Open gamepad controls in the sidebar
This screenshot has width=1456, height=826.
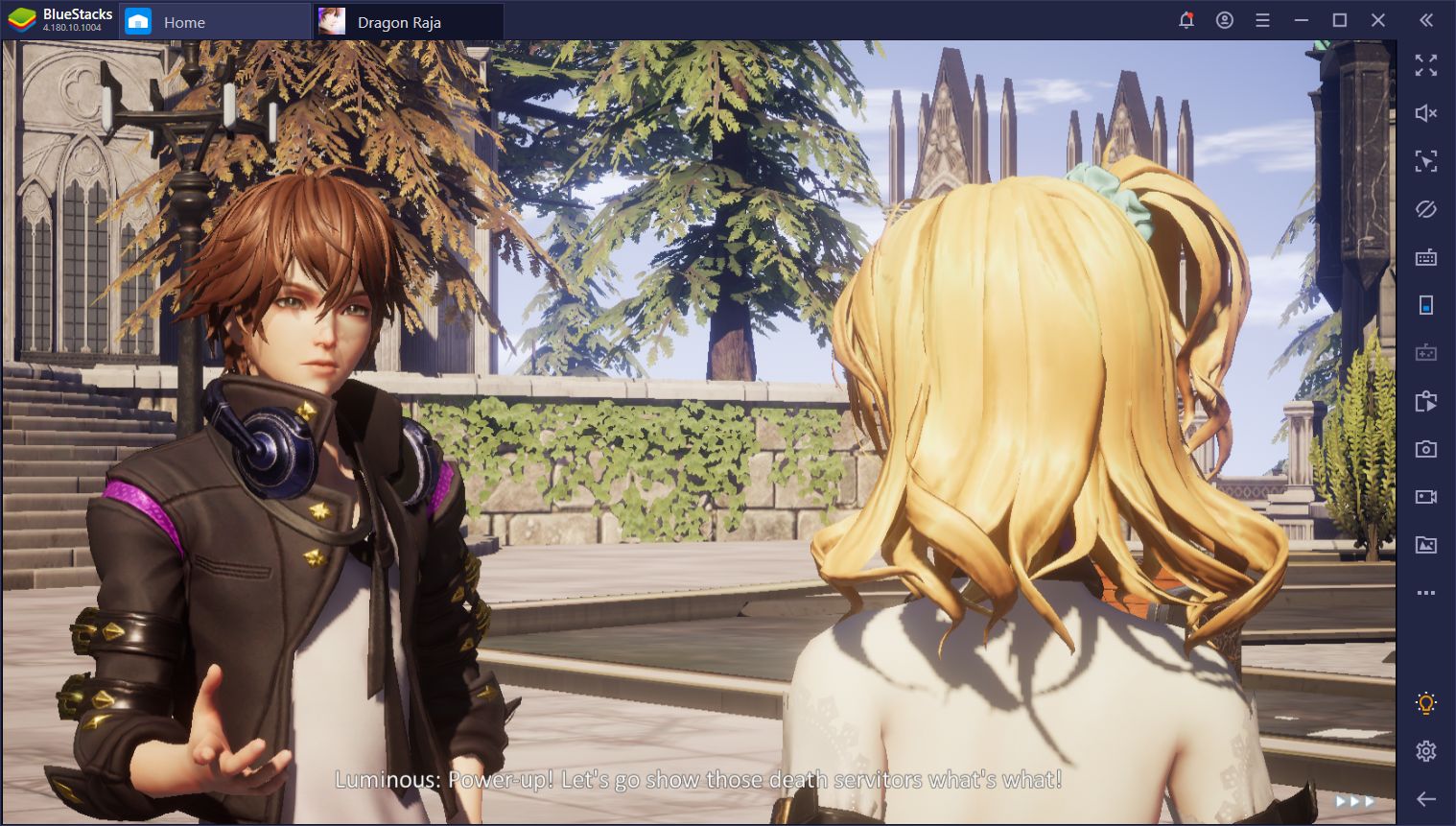coord(1426,353)
